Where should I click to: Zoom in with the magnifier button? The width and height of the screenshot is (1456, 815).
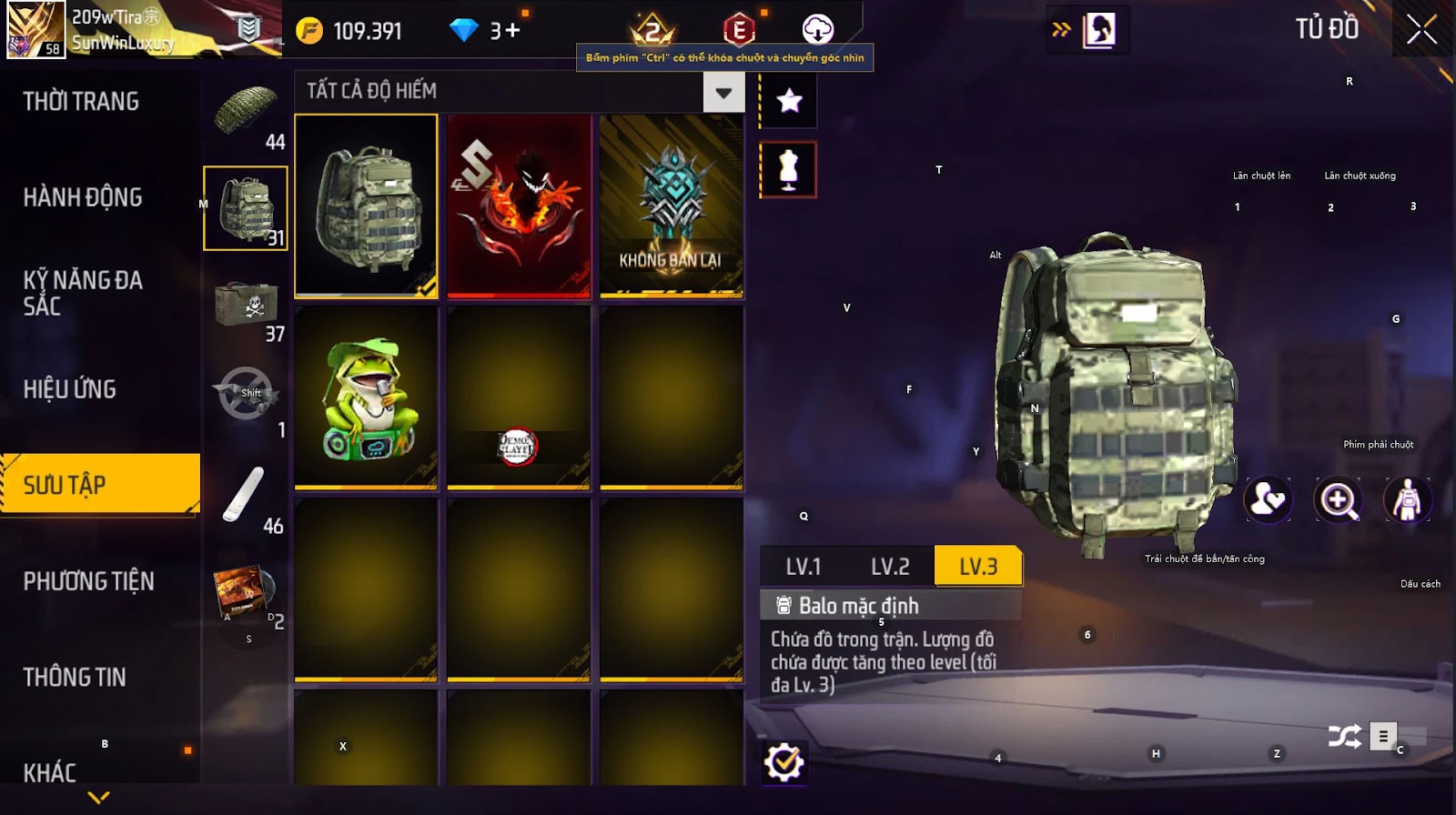point(1338,499)
